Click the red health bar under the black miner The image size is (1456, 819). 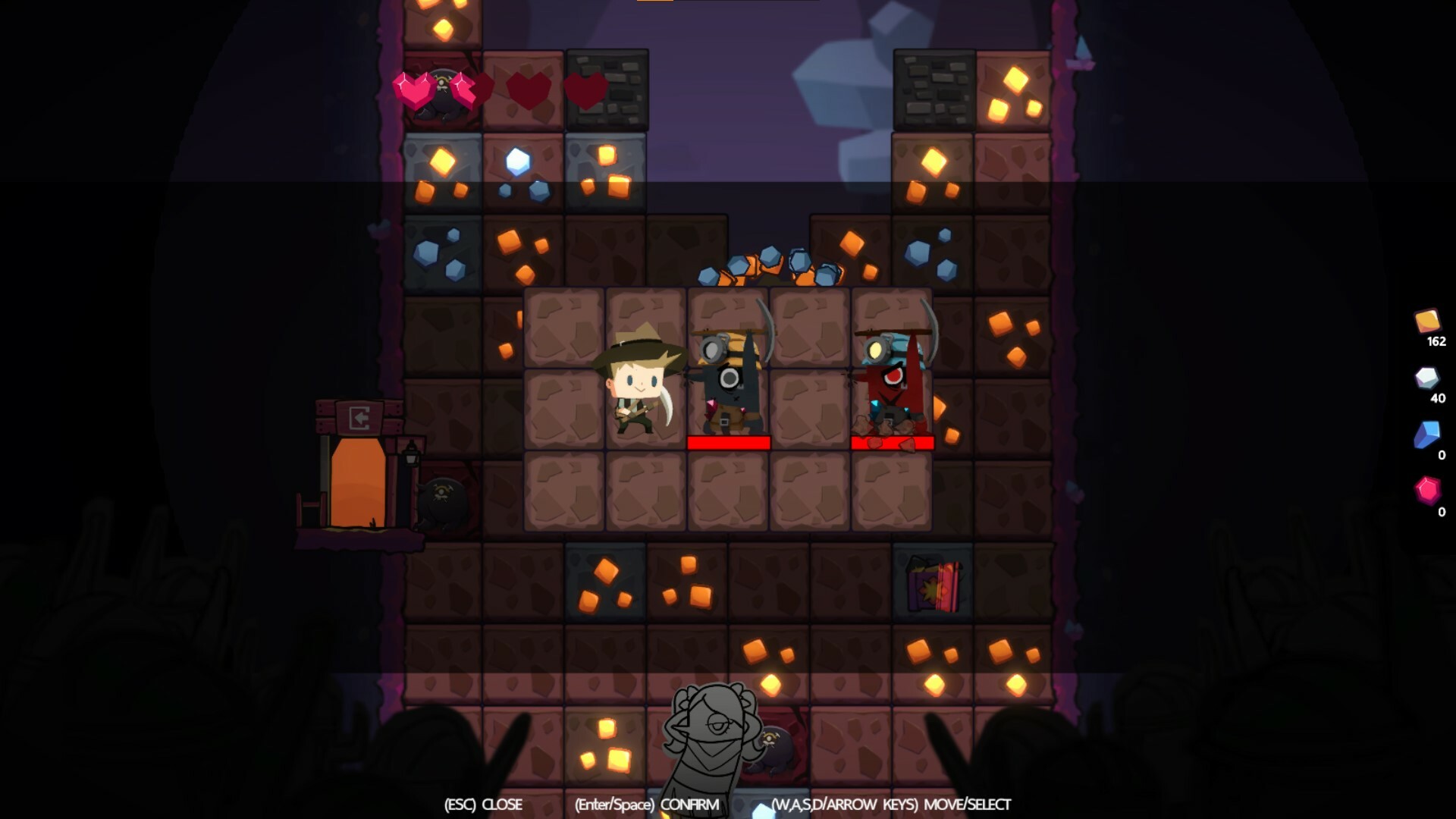[x=728, y=442]
